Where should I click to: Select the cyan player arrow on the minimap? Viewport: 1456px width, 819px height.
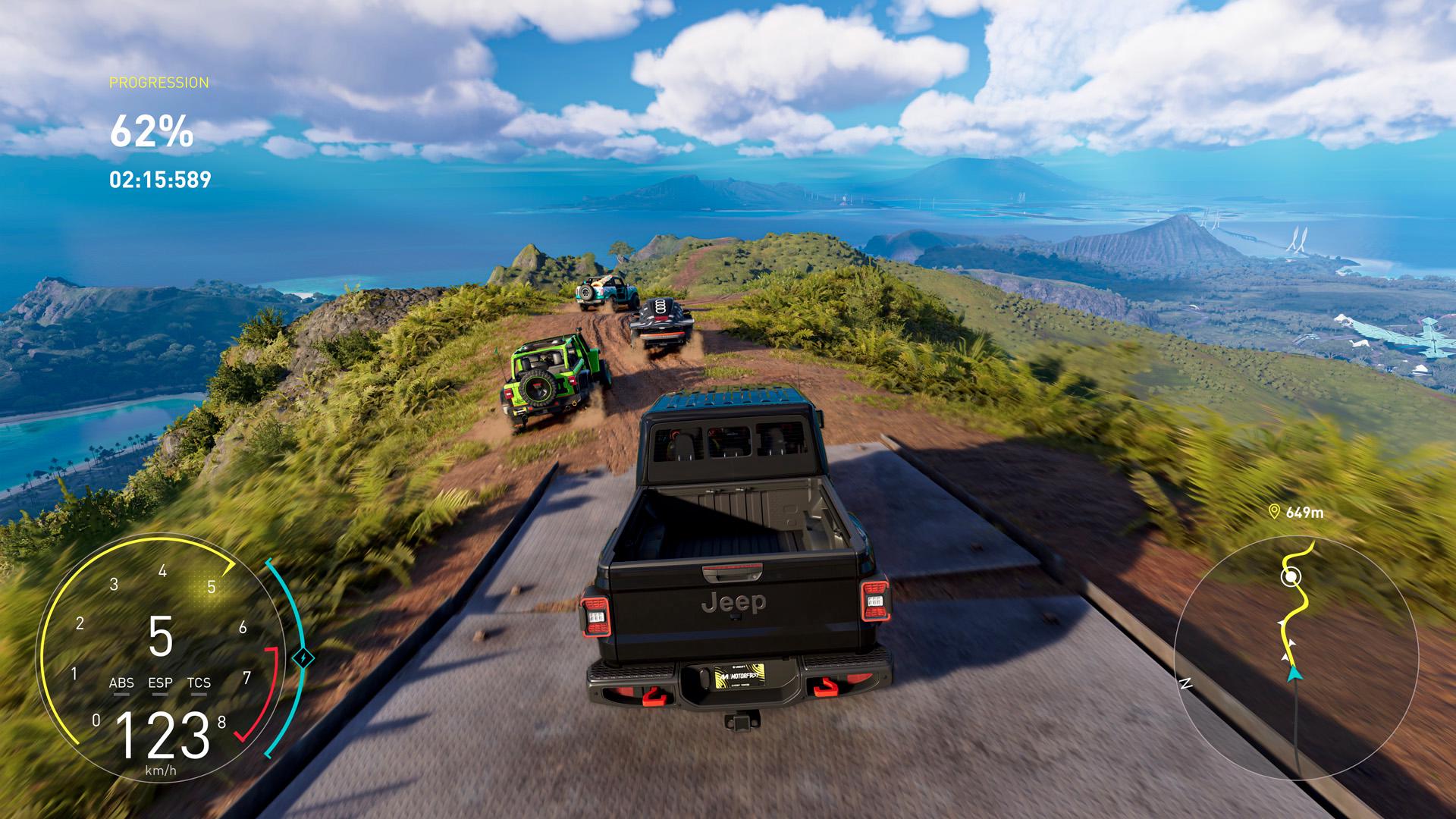[1295, 674]
